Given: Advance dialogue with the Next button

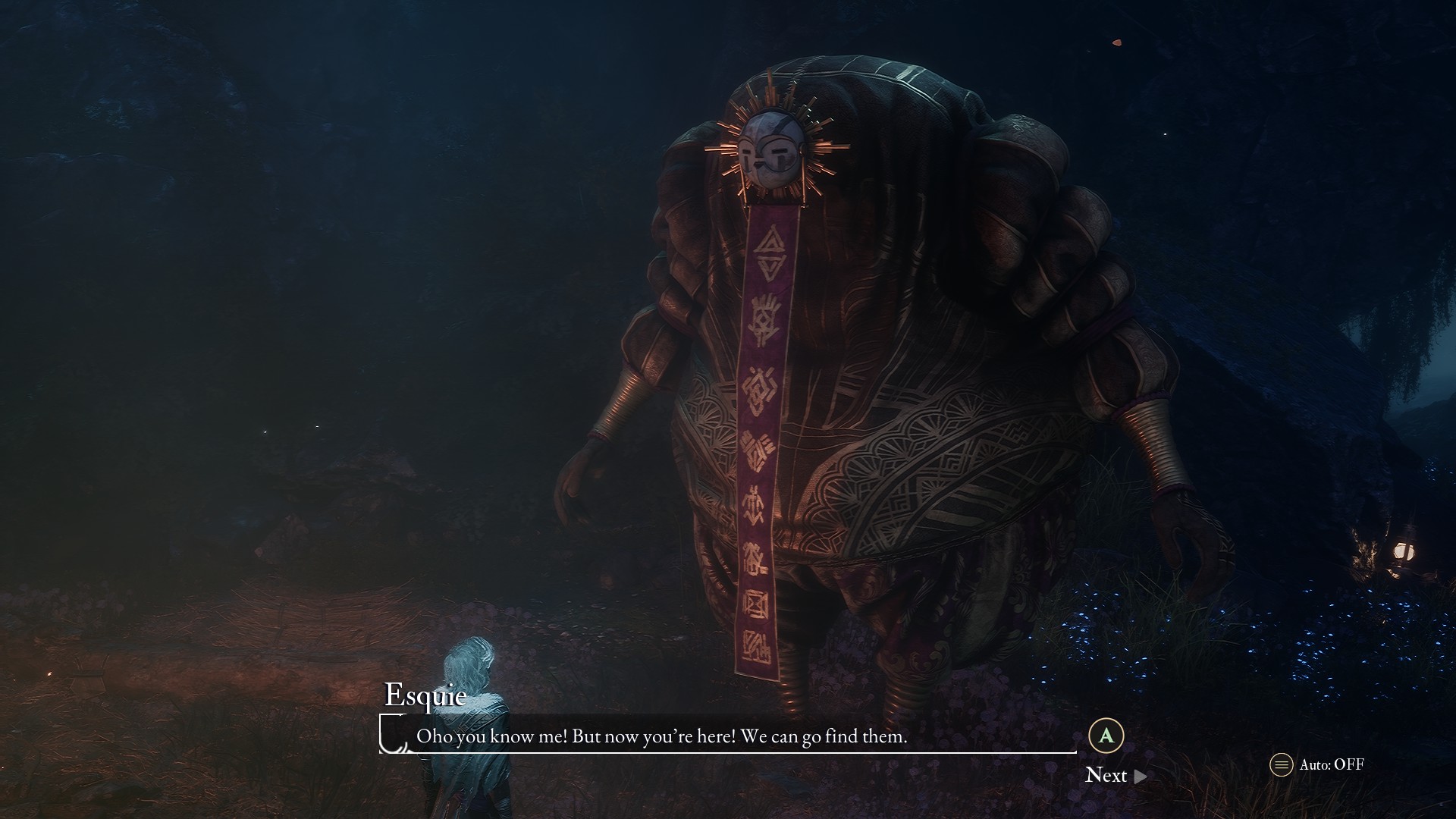Looking at the screenshot, I should [1115, 775].
